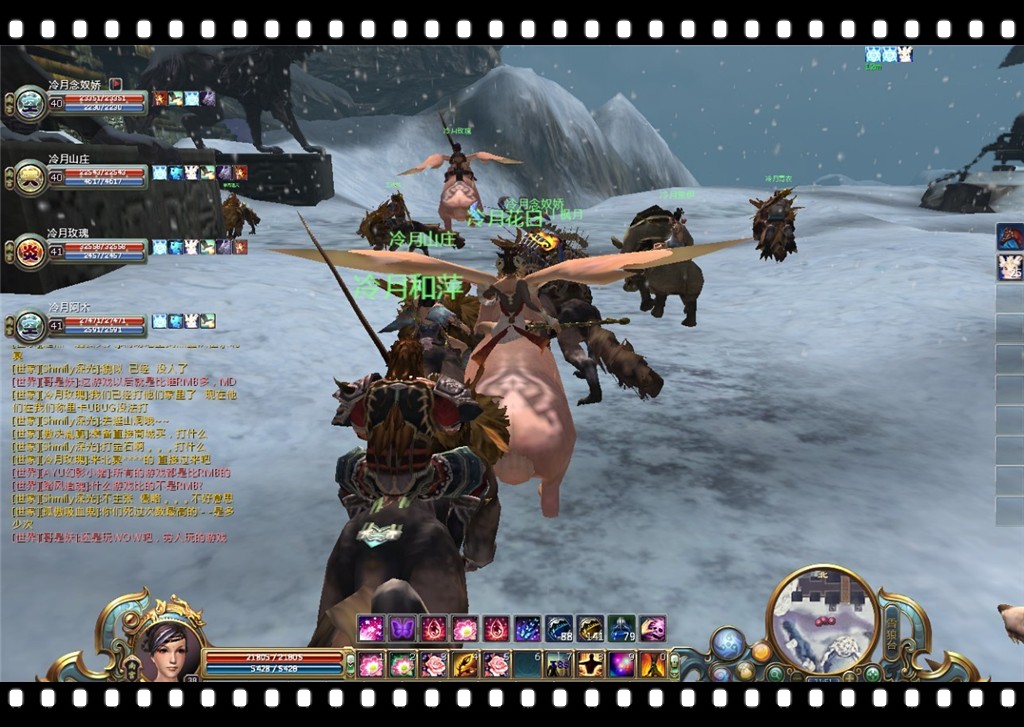1024x727 pixels.
Task: Trigger the golden slash skill in slot 4
Action: point(465,664)
